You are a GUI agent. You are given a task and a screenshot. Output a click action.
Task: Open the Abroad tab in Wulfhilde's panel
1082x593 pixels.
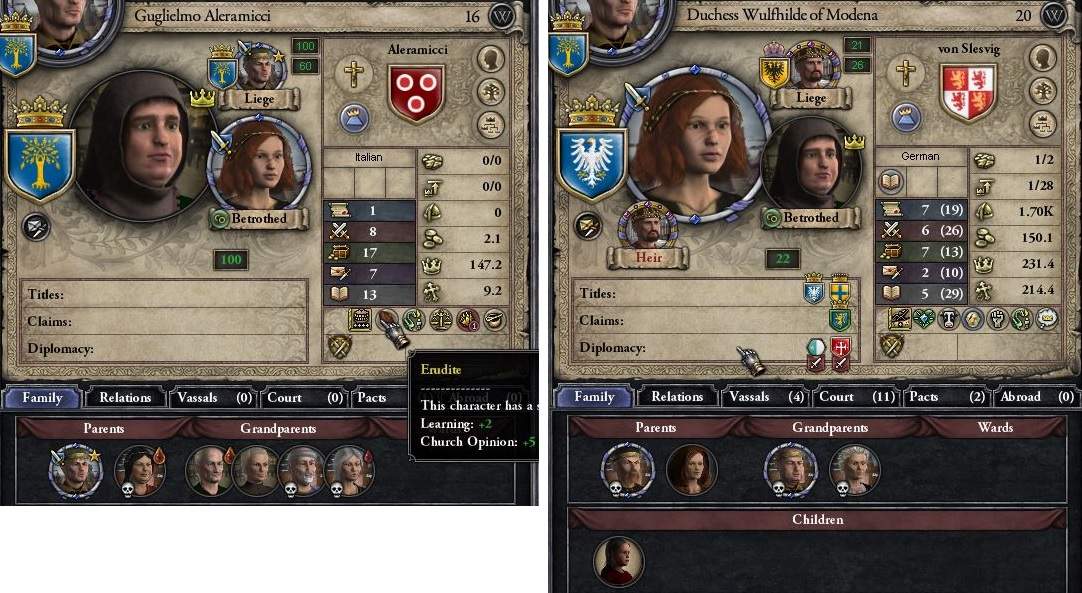(1031, 397)
